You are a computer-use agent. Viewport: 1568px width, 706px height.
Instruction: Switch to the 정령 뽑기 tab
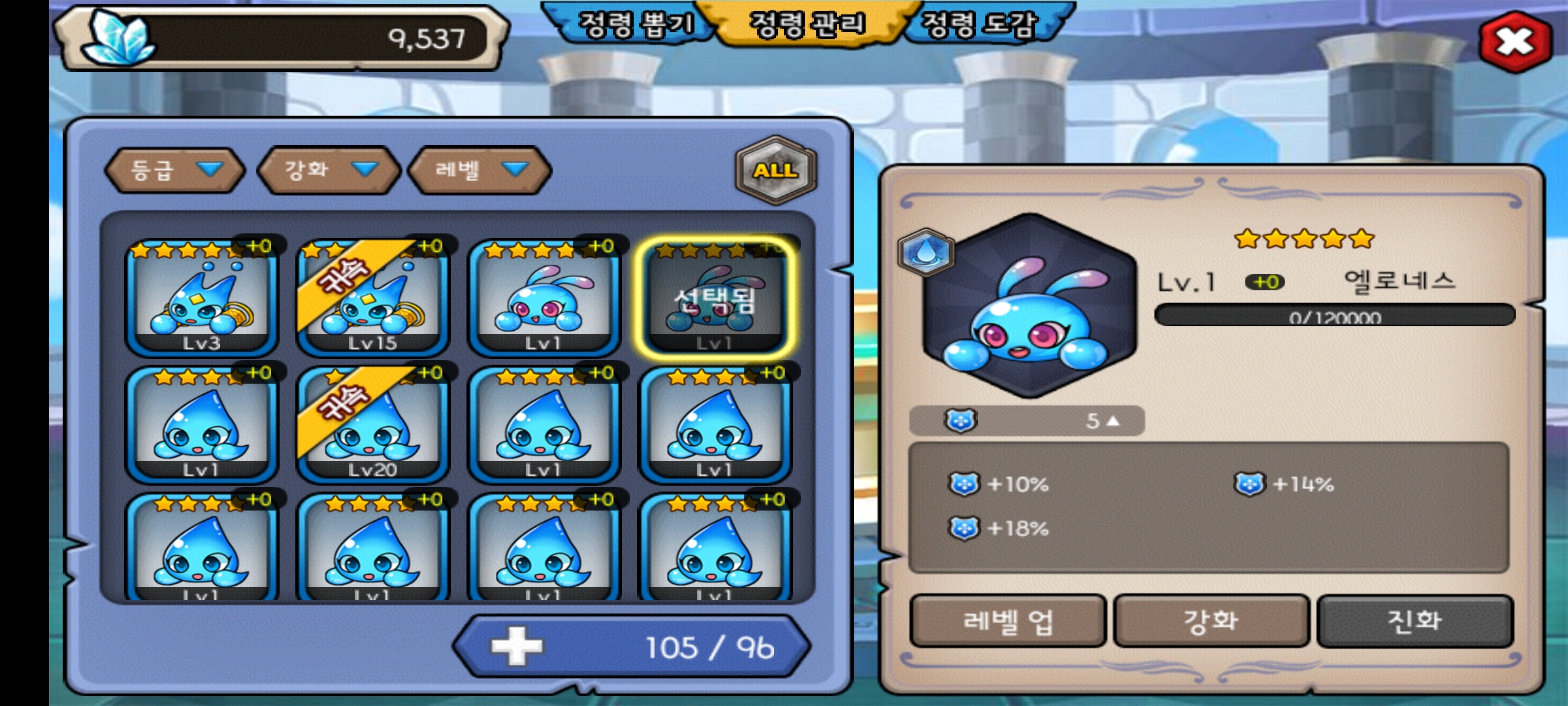pyautogui.click(x=635, y=25)
